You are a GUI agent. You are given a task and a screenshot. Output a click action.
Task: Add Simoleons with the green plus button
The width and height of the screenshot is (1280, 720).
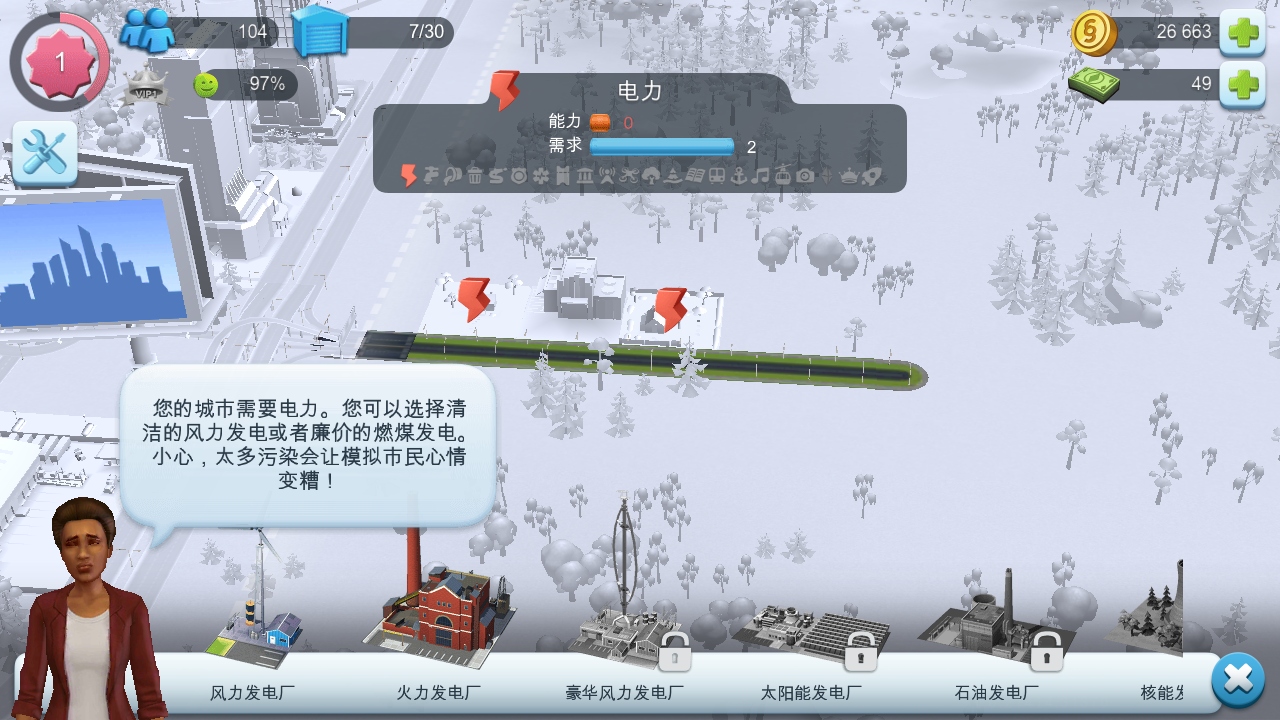point(1243,33)
